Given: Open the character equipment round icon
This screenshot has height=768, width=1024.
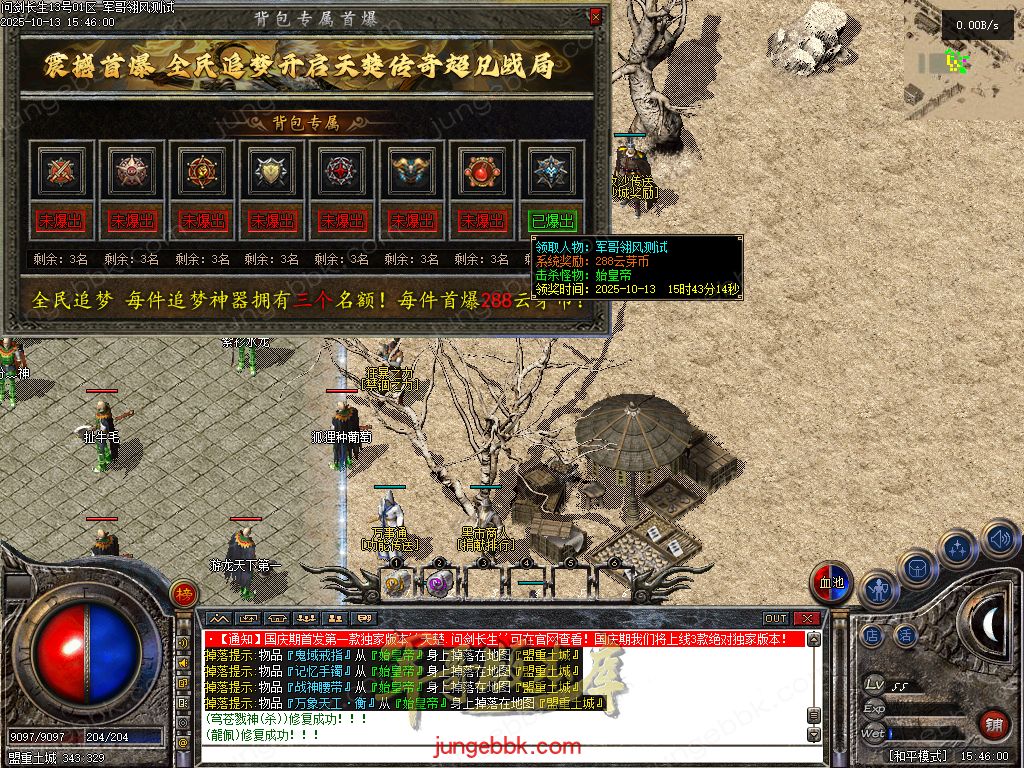Looking at the screenshot, I should (878, 590).
